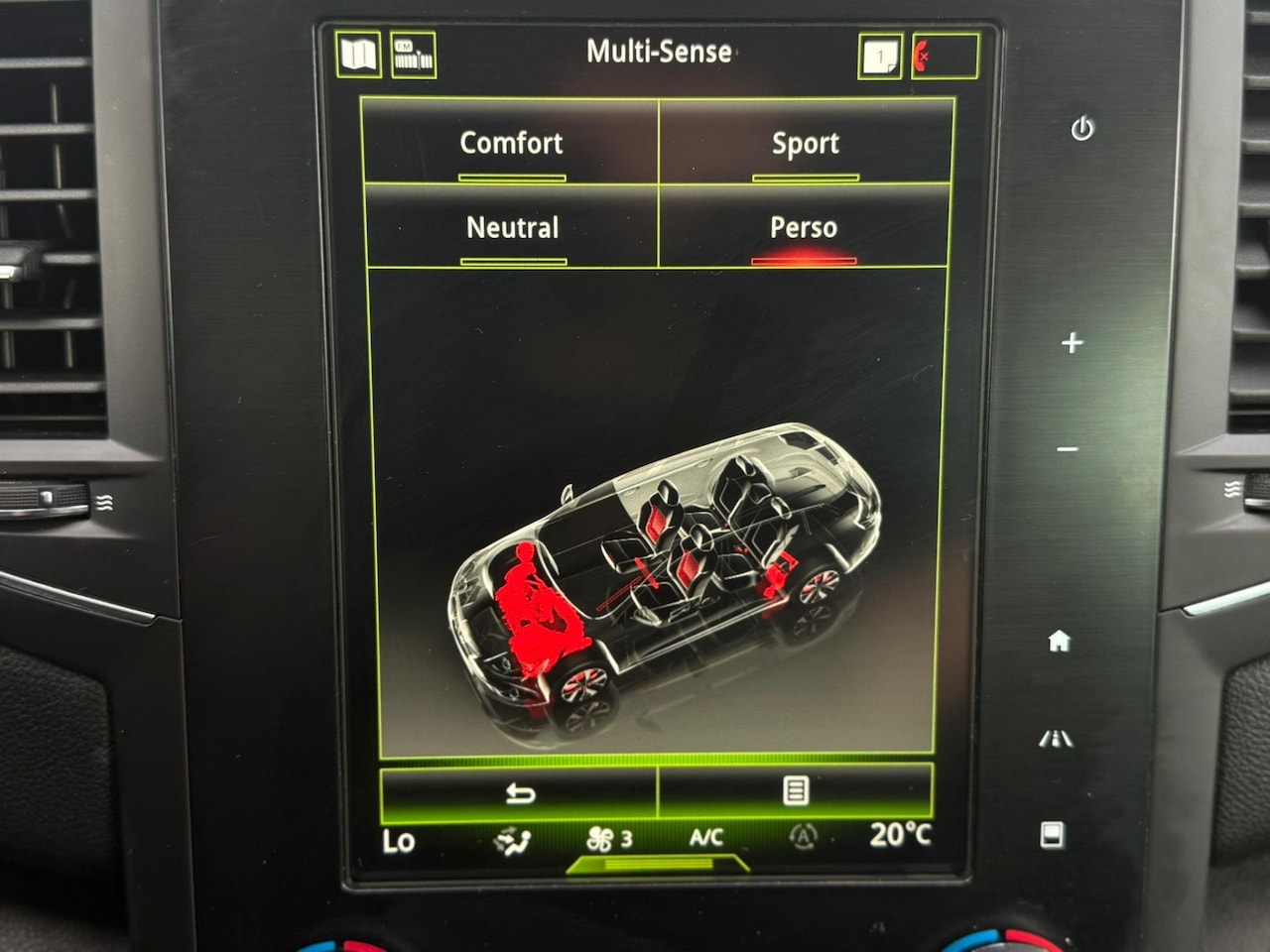Choose the Neutral mode
Image resolution: width=1270 pixels, height=952 pixels.
(x=513, y=228)
